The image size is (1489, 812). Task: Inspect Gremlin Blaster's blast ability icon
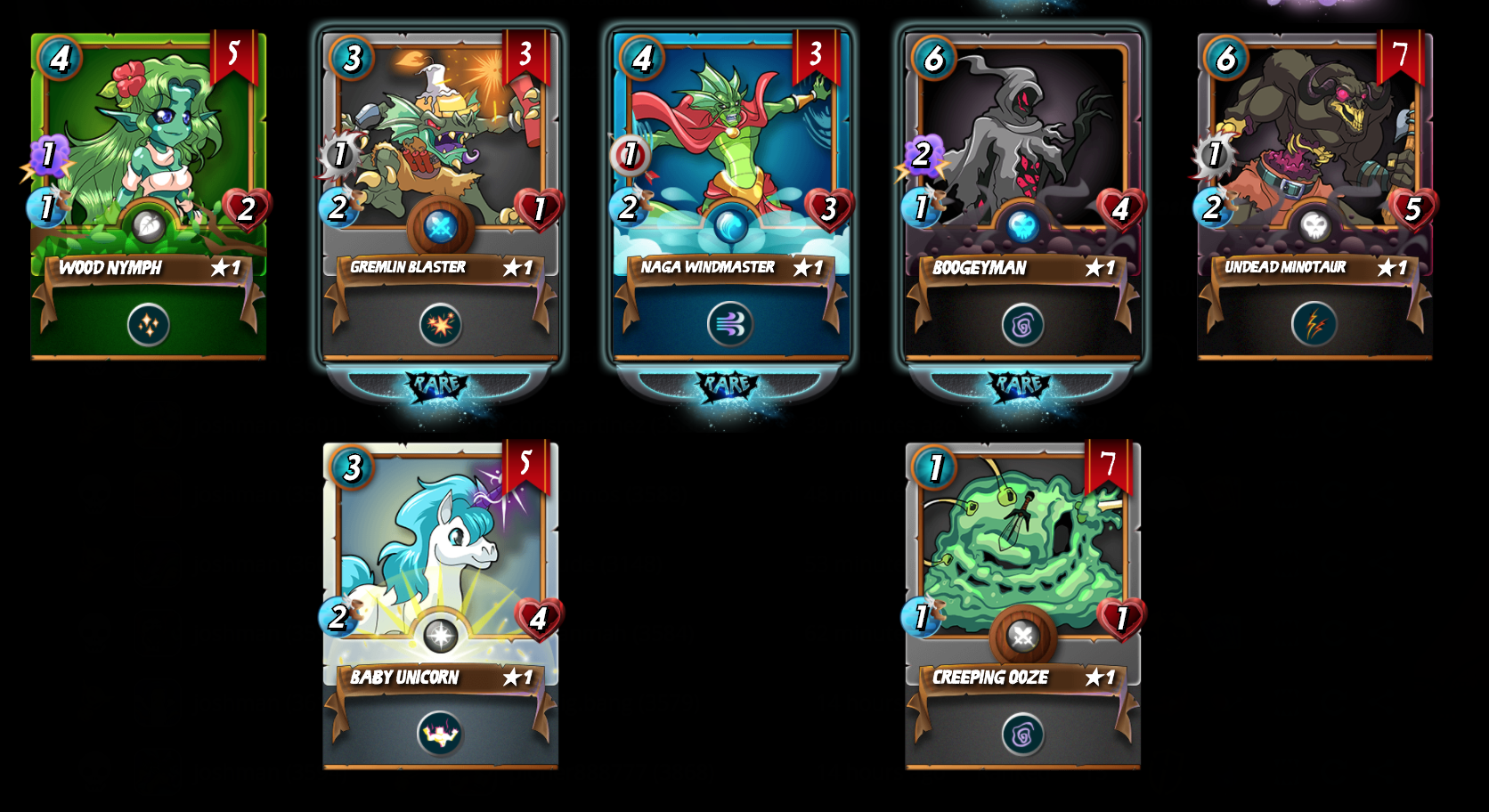440,325
